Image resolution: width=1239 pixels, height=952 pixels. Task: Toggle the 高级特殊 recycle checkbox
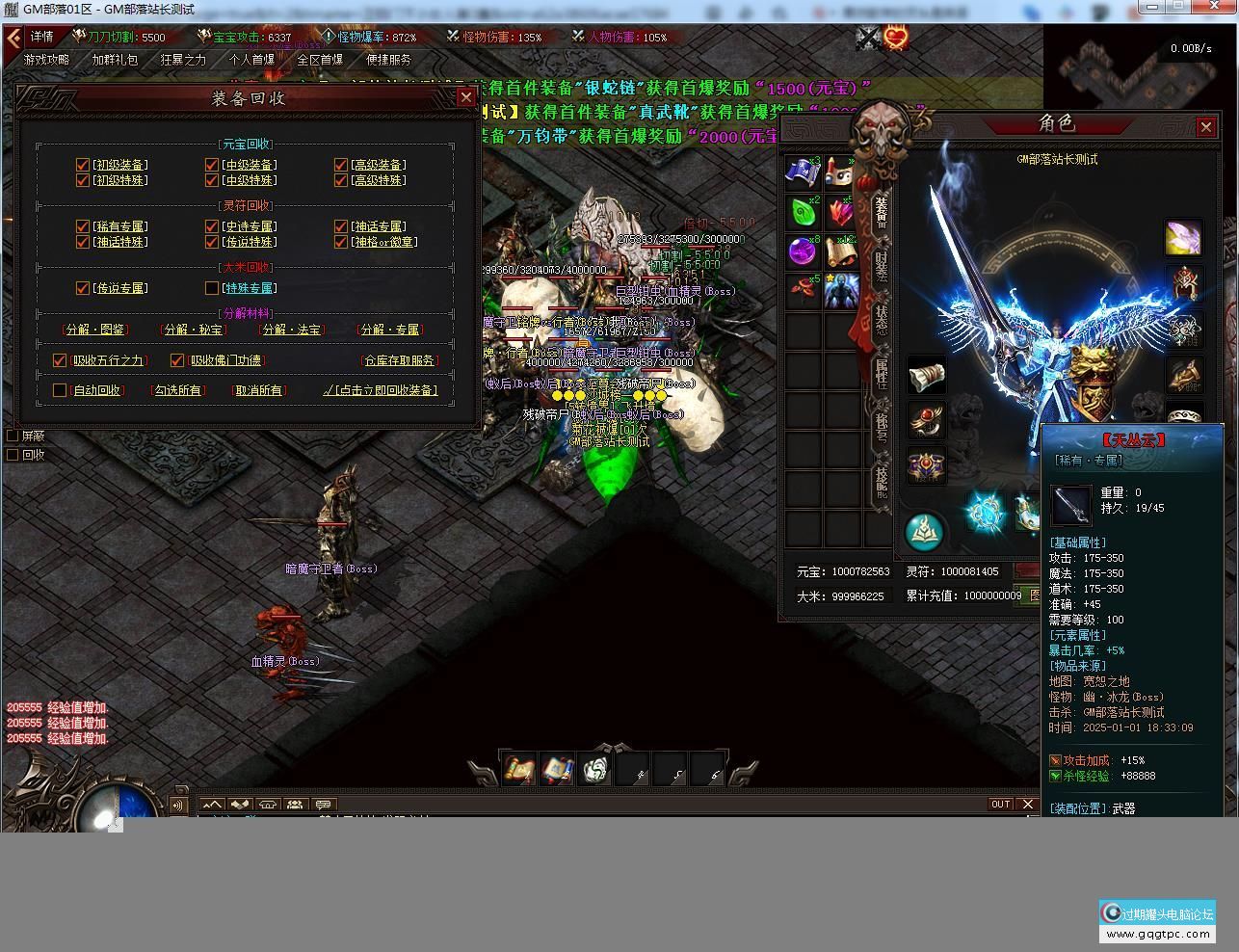click(x=341, y=180)
